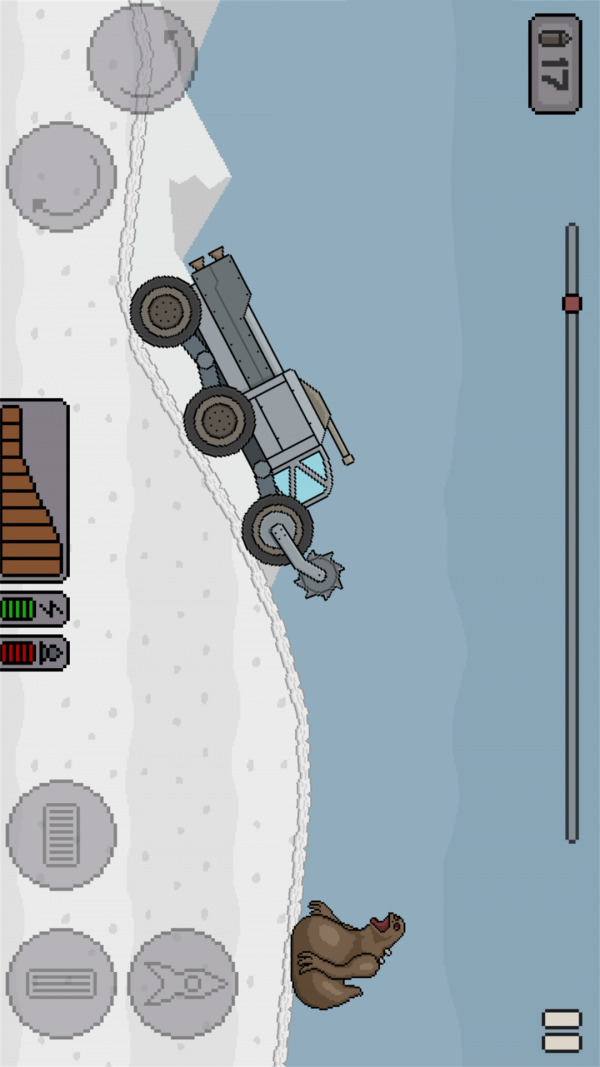The image size is (600, 1067).
Task: Pause the game with the pause button
Action: tap(561, 1030)
